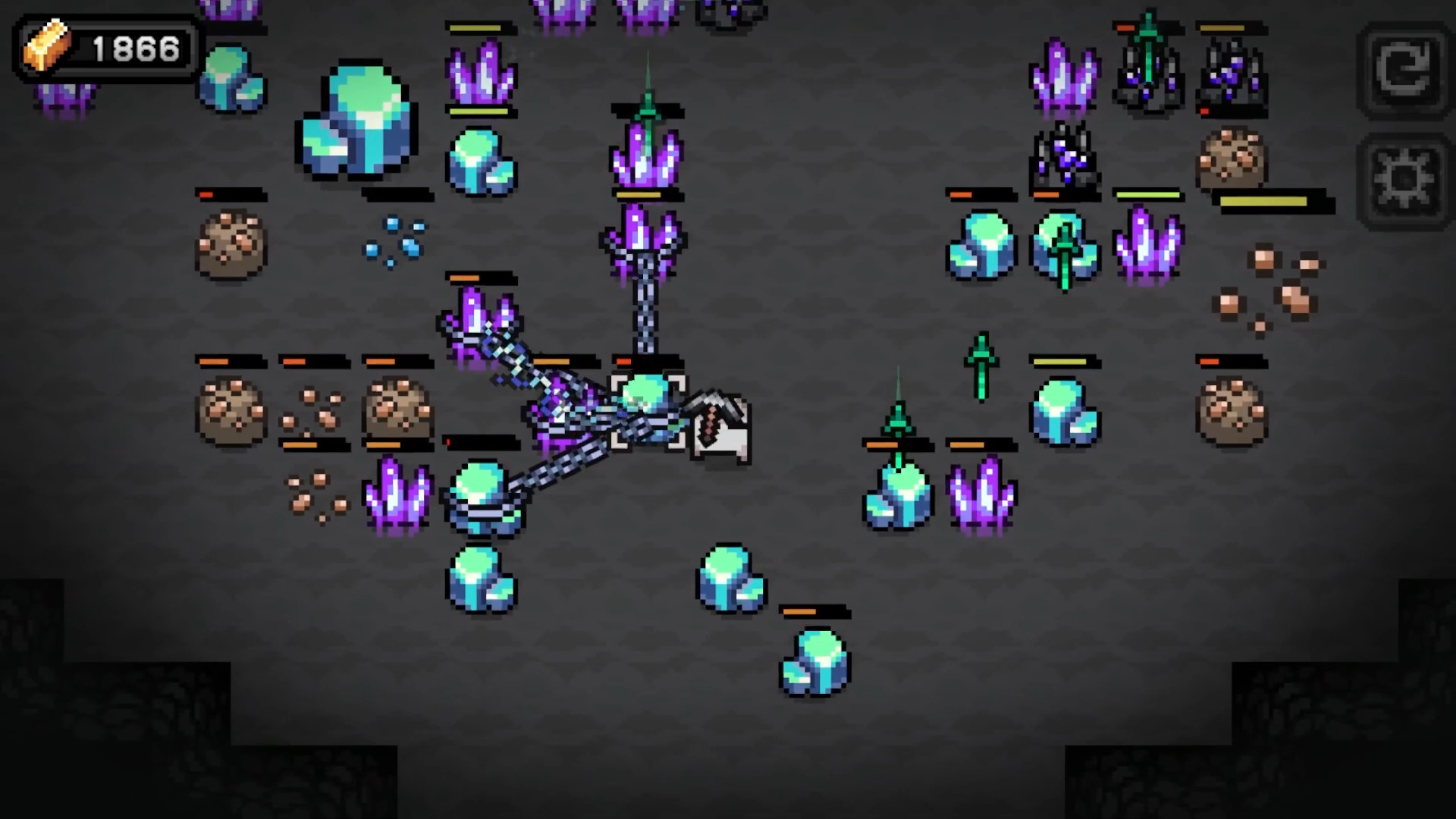Select the pickaxe currently mining the ore
Viewport: 1456px width, 819px height.
717,425
